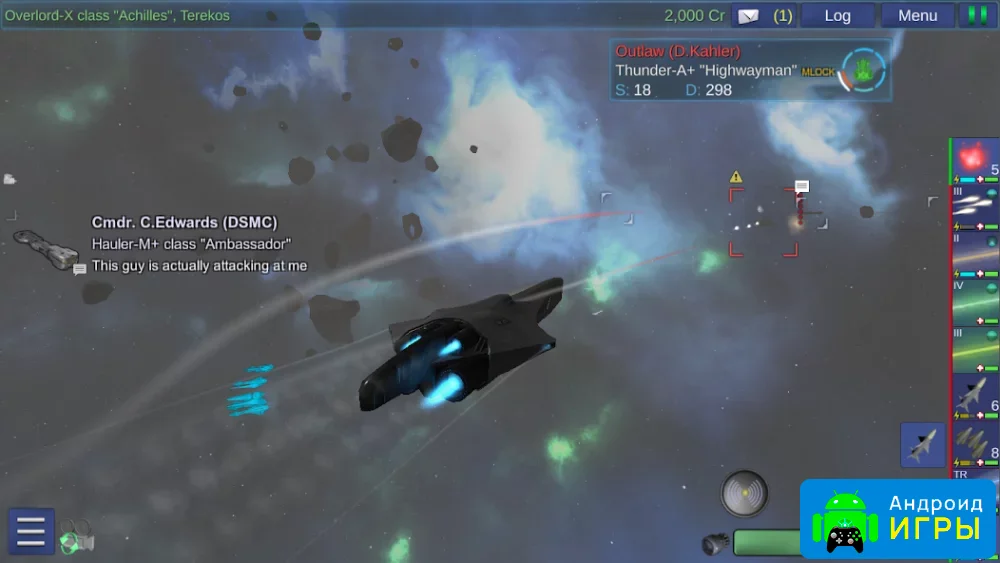Viewport: 1000px width, 563px height.
Task: Toggle the camera view icon
Action: pos(77,537)
